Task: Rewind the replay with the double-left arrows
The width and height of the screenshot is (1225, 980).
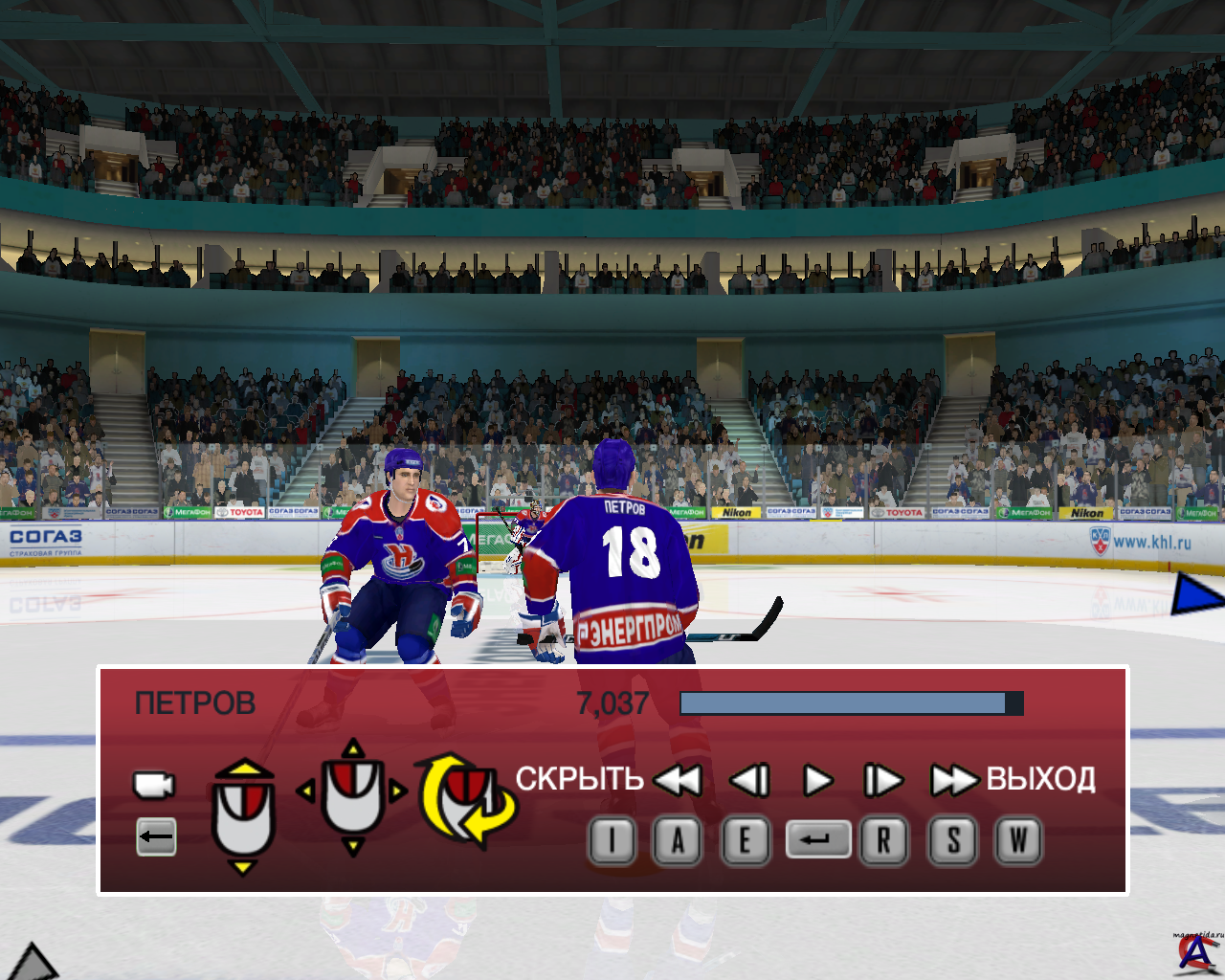Action: (x=678, y=781)
